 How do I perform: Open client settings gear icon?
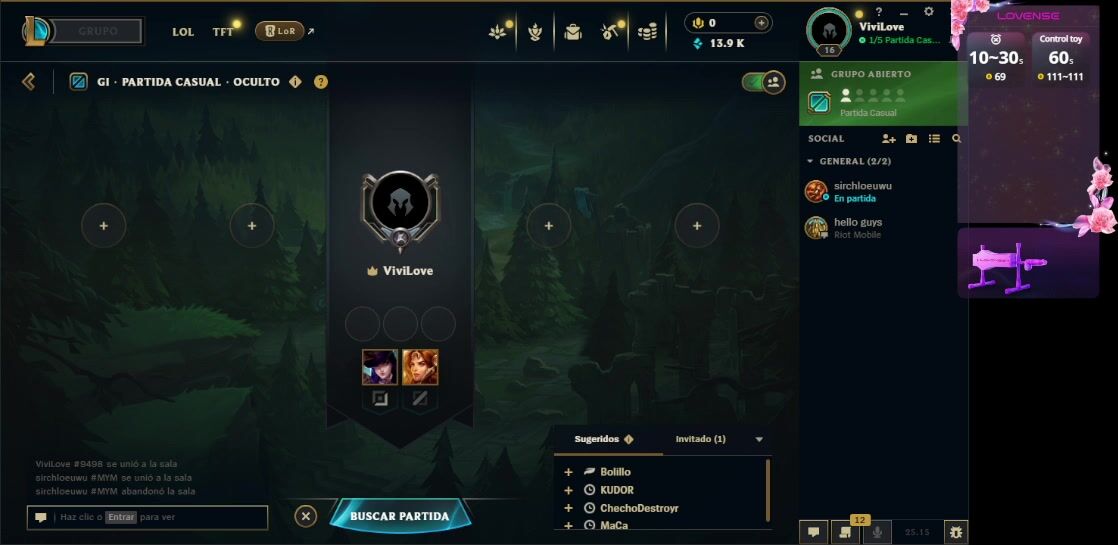point(928,12)
